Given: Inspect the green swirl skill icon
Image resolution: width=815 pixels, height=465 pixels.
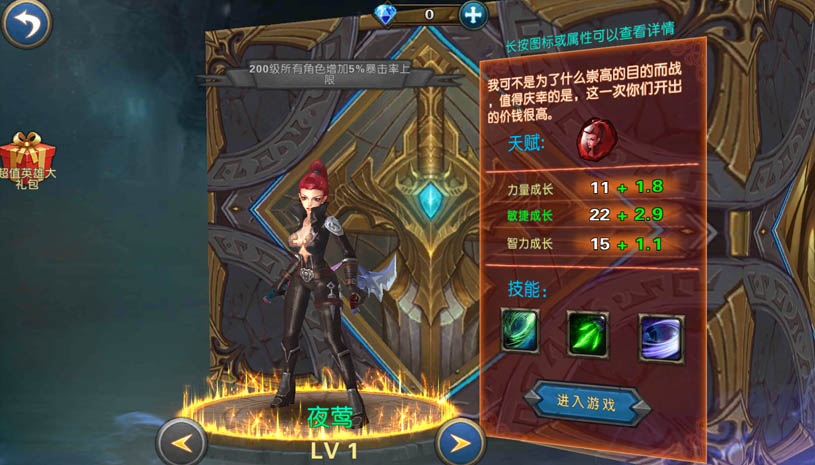Looking at the screenshot, I should click(x=520, y=330).
